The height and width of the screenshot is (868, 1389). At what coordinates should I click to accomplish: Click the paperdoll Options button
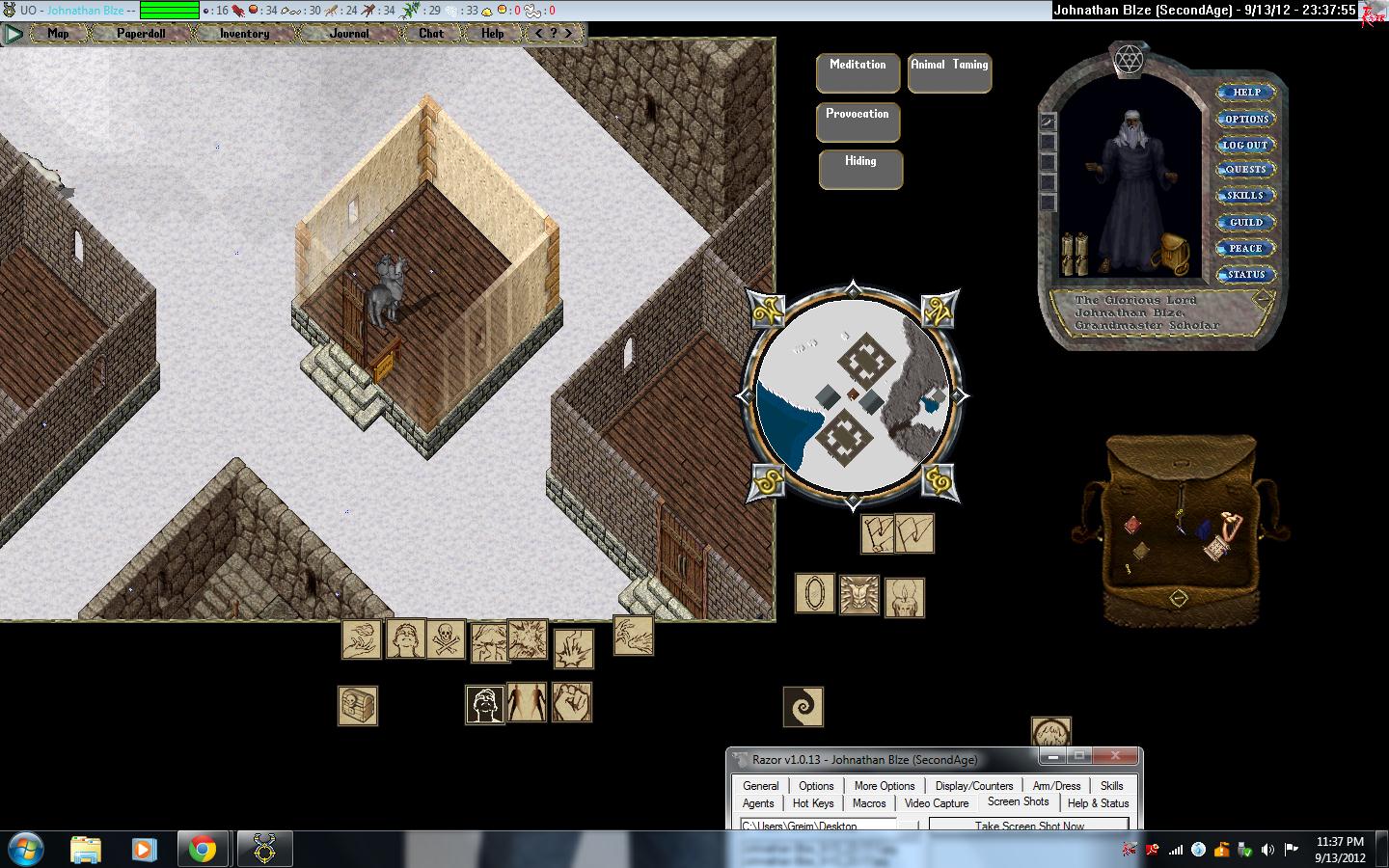click(1246, 119)
